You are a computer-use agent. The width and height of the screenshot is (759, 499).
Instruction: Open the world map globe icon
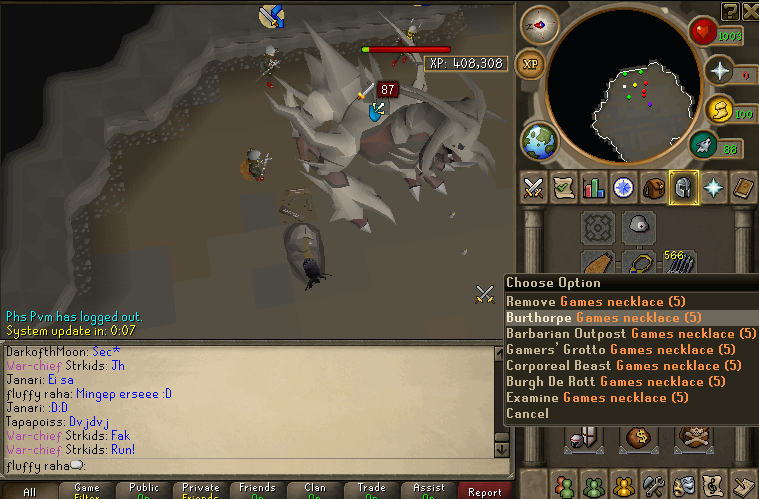coord(537,139)
